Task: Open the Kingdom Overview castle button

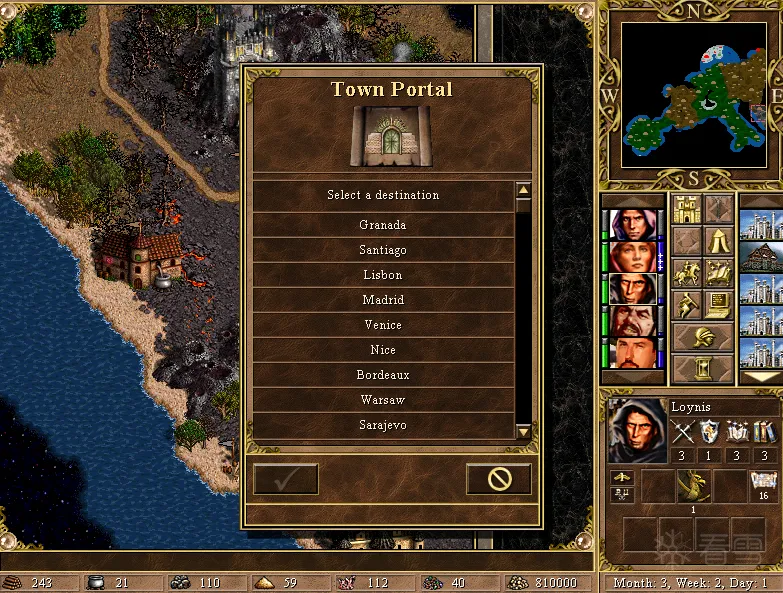Action: [x=685, y=209]
